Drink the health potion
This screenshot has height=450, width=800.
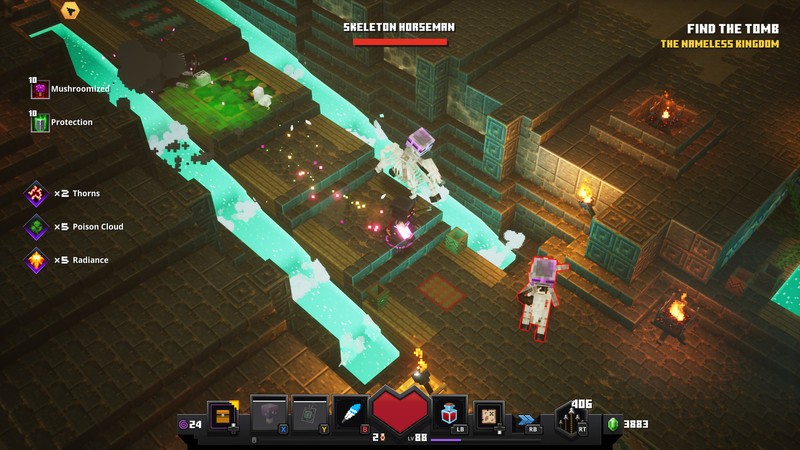(x=449, y=412)
